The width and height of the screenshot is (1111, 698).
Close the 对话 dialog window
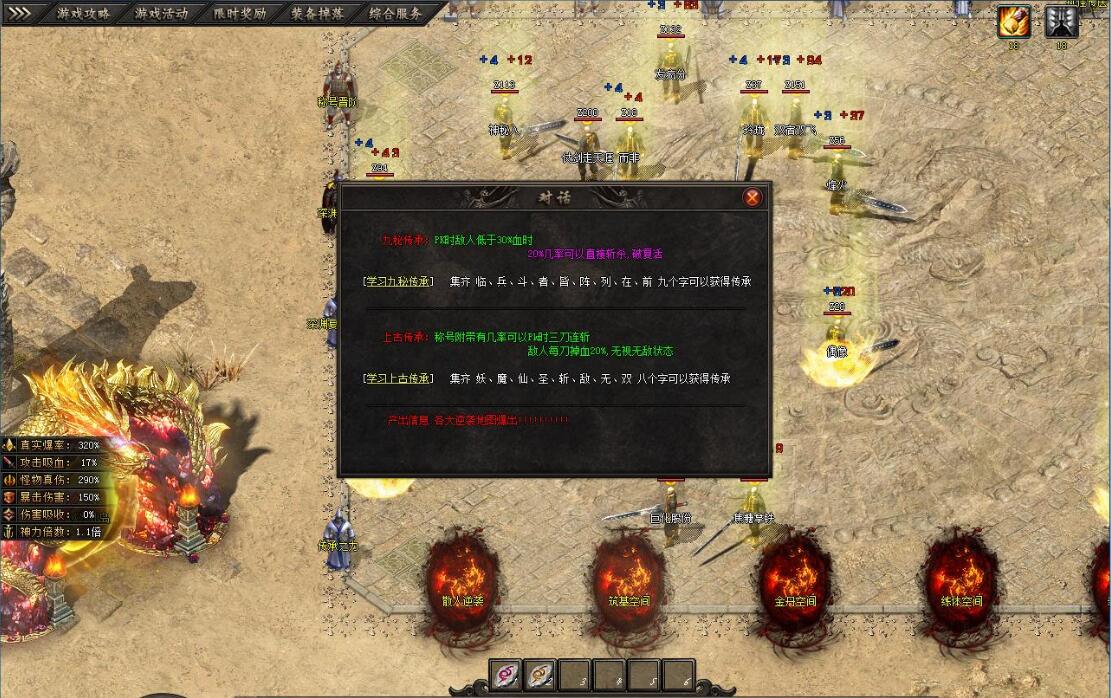pyautogui.click(x=752, y=197)
